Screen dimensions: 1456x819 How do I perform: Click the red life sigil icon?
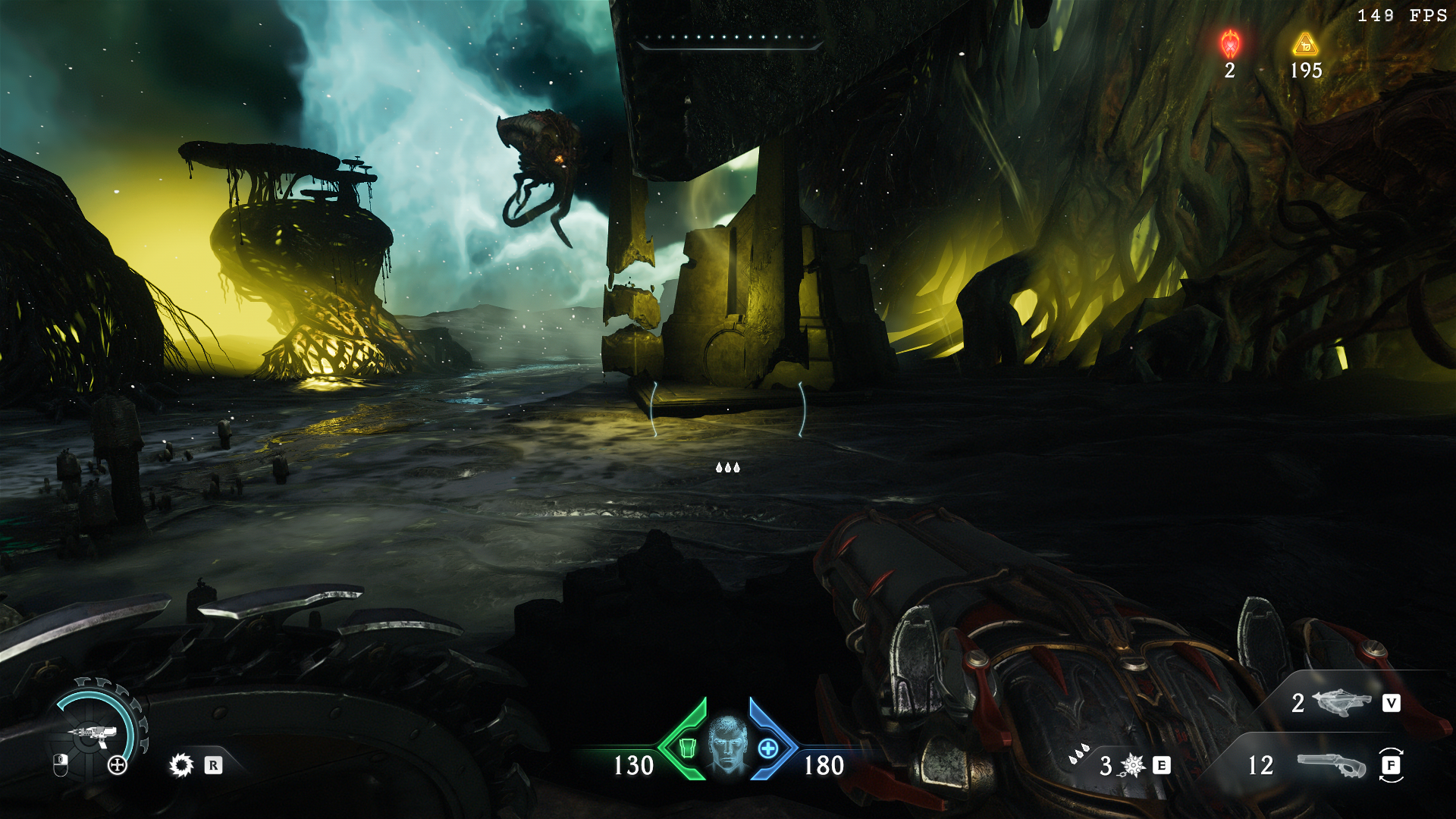pos(1230,44)
